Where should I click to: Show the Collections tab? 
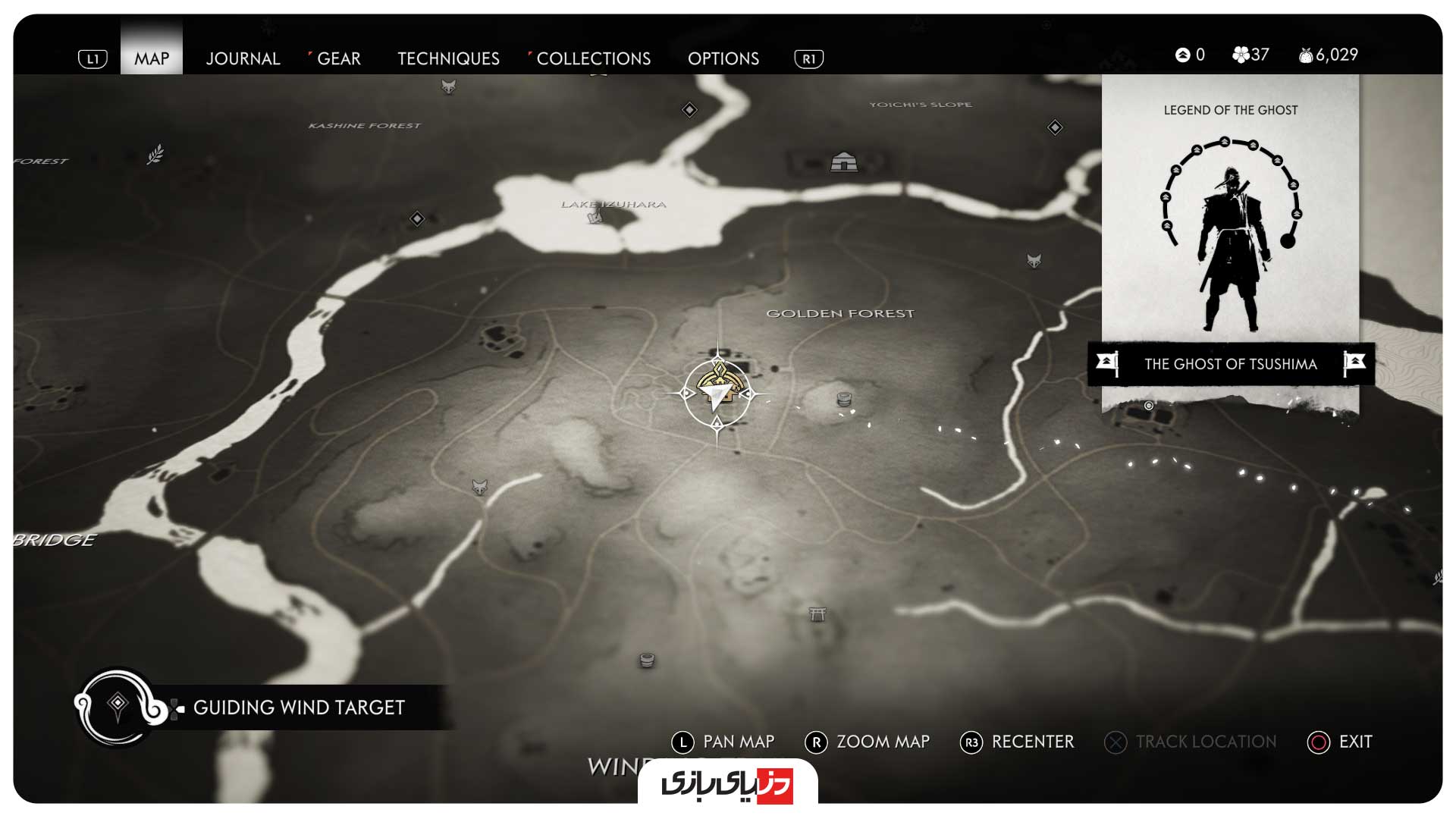(593, 58)
